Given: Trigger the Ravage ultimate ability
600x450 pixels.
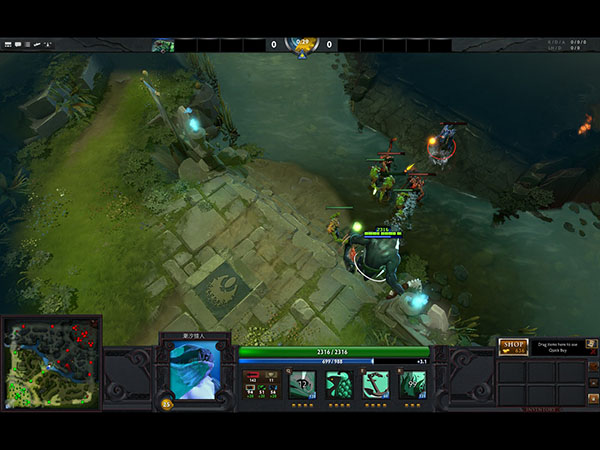Looking at the screenshot, I should (x=413, y=385).
